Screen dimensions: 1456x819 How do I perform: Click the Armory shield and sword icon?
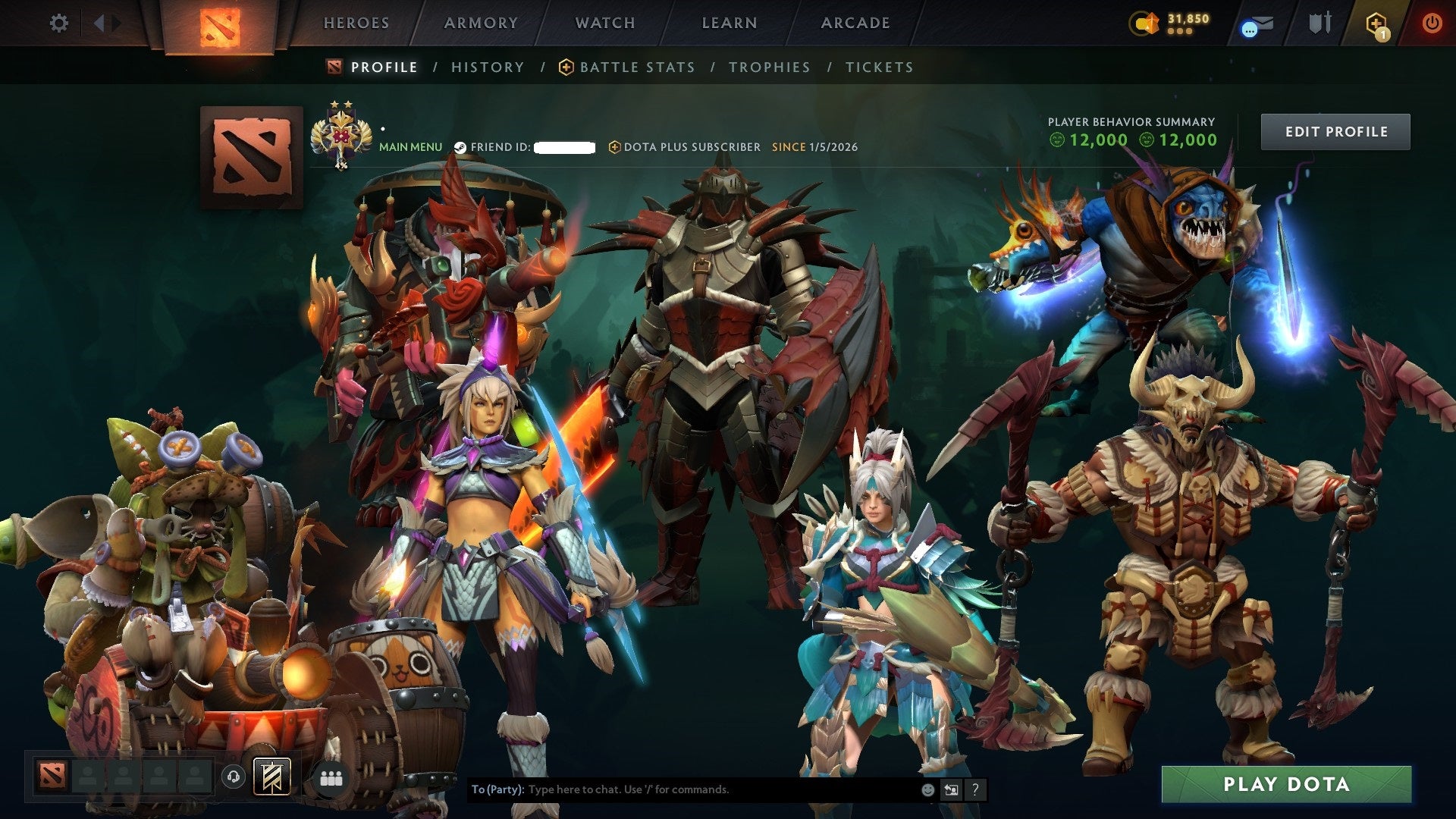tap(1319, 23)
